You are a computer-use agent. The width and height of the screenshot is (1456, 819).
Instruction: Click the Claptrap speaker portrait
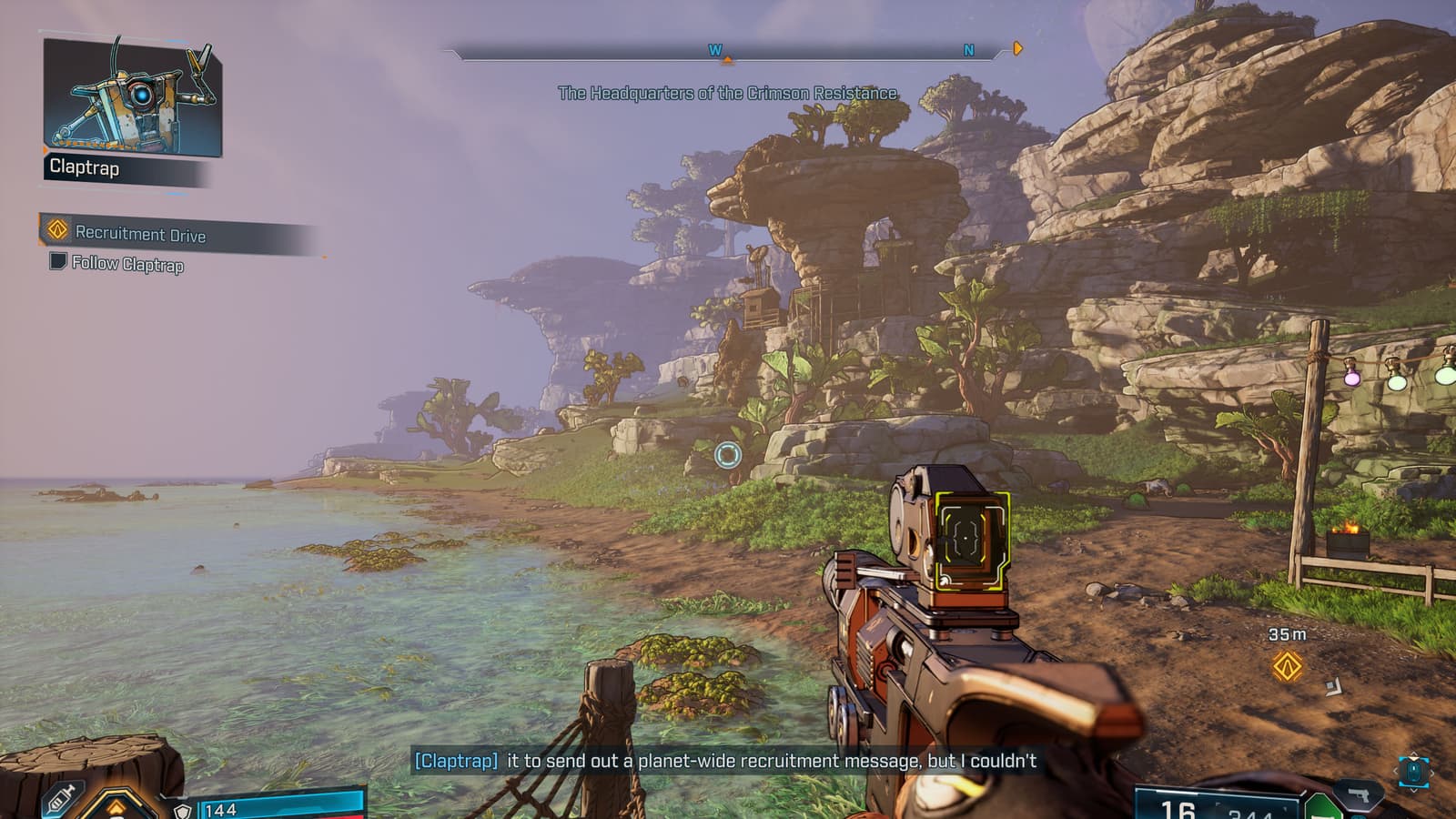click(x=132, y=98)
